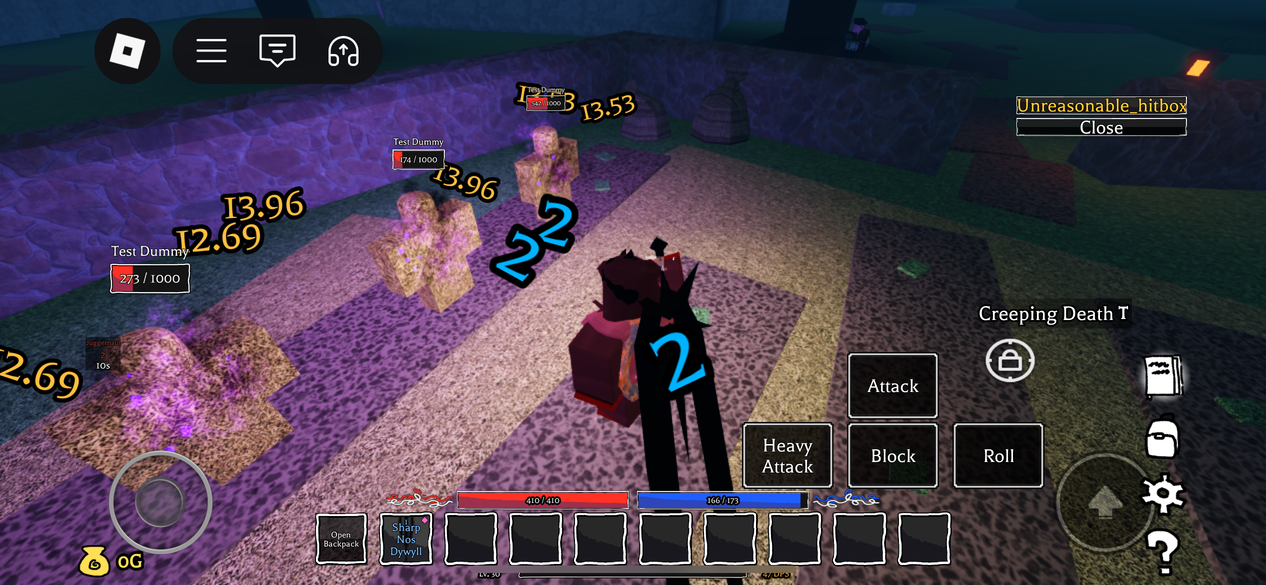
Task: Tap the Roll button
Action: (998, 456)
